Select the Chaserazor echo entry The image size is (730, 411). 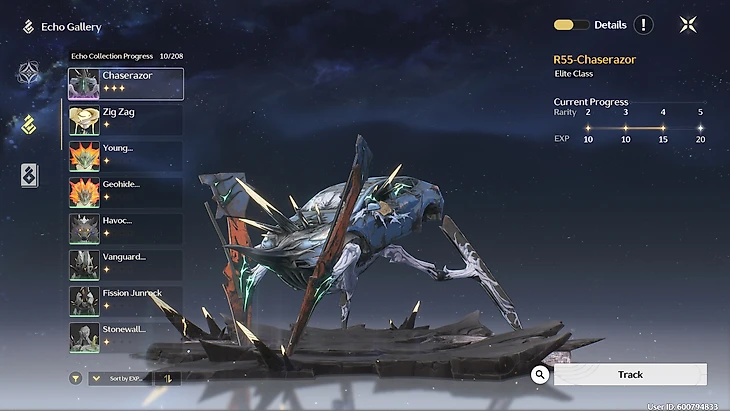(125, 83)
